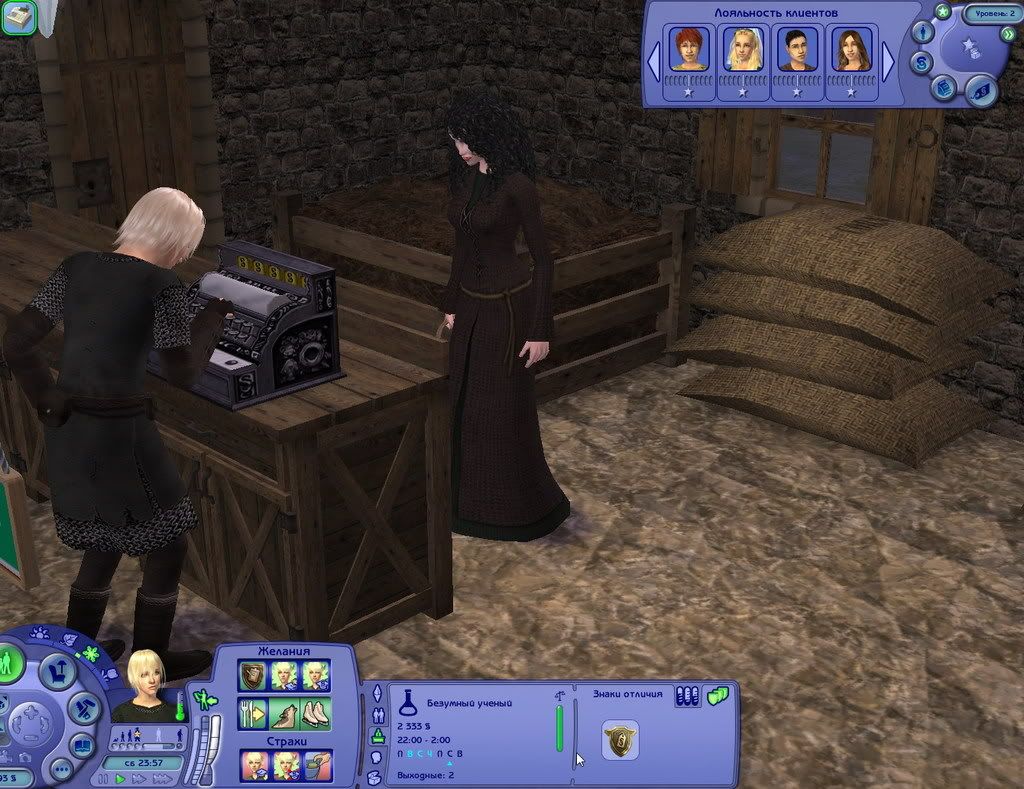1024x789 pixels.
Task: Select the blonde bride customer portrait
Action: coord(743,49)
